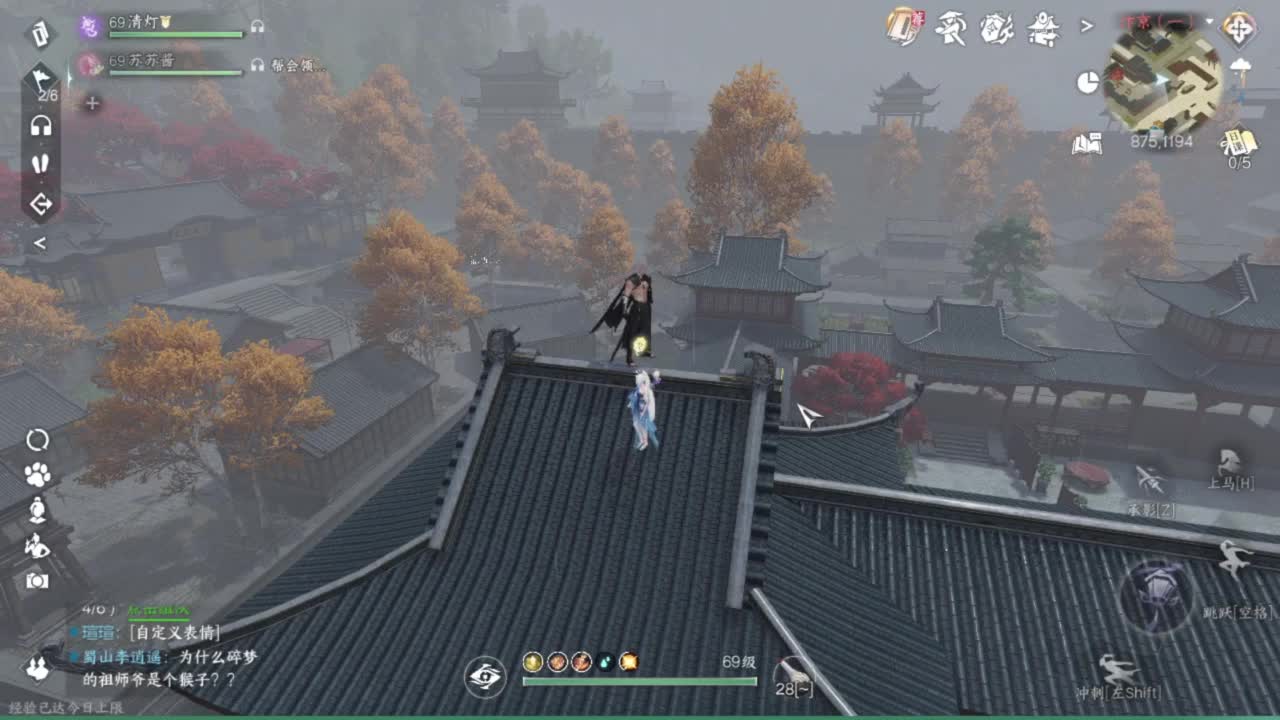
Task: Open the world map book icon near minimap
Action: point(1089,144)
